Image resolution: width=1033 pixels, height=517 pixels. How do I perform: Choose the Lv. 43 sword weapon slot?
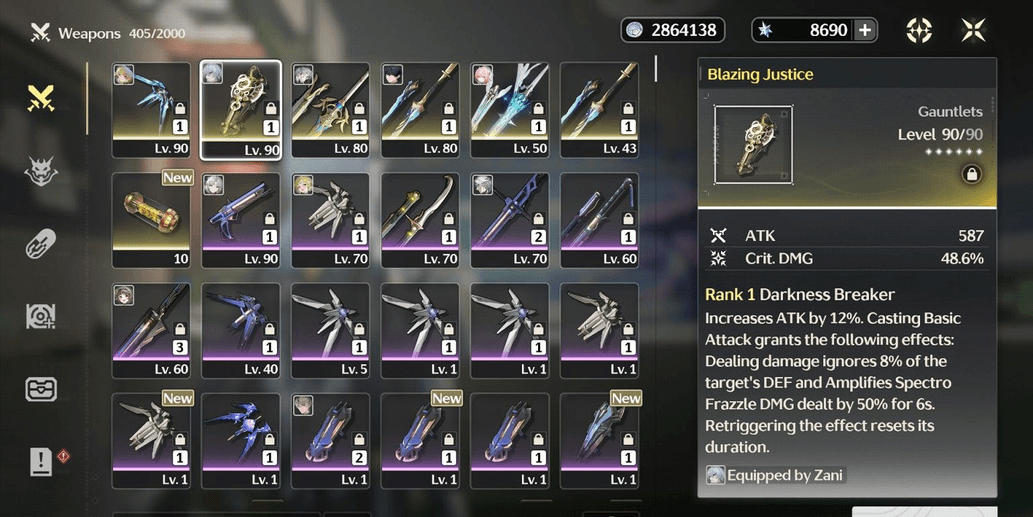(599, 110)
